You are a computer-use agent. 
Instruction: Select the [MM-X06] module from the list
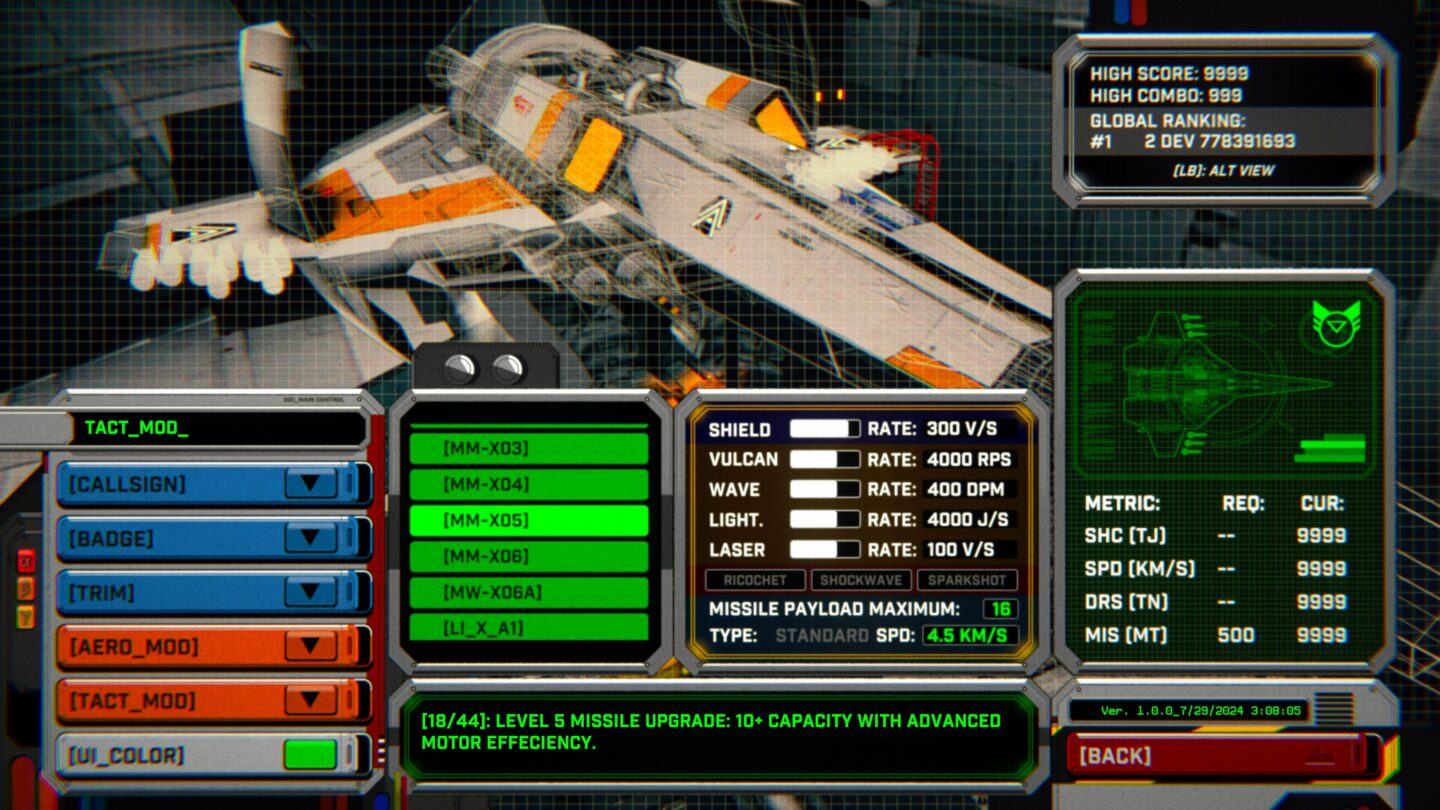click(528, 554)
